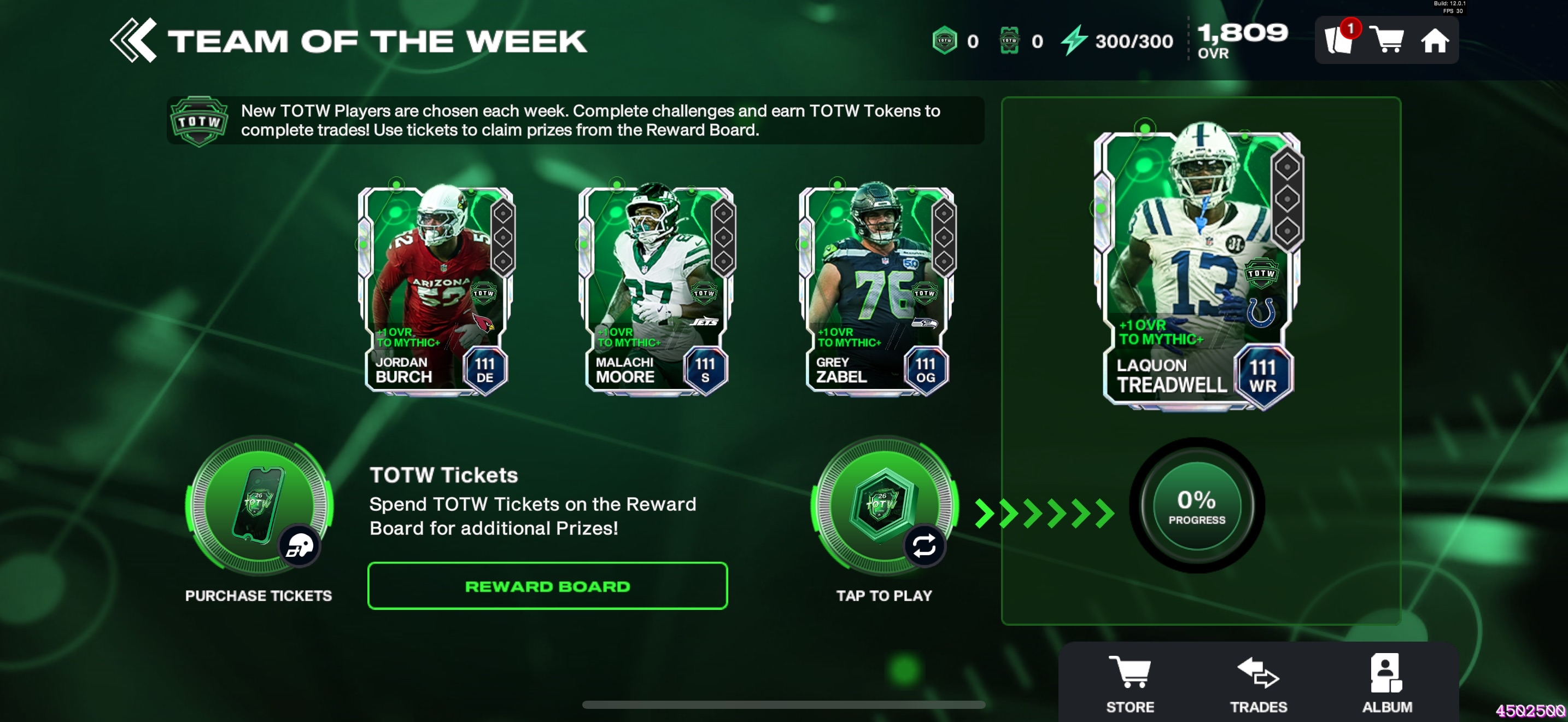Select Malachi Moore safety card
This screenshot has height=722, width=1568.
tap(656, 290)
